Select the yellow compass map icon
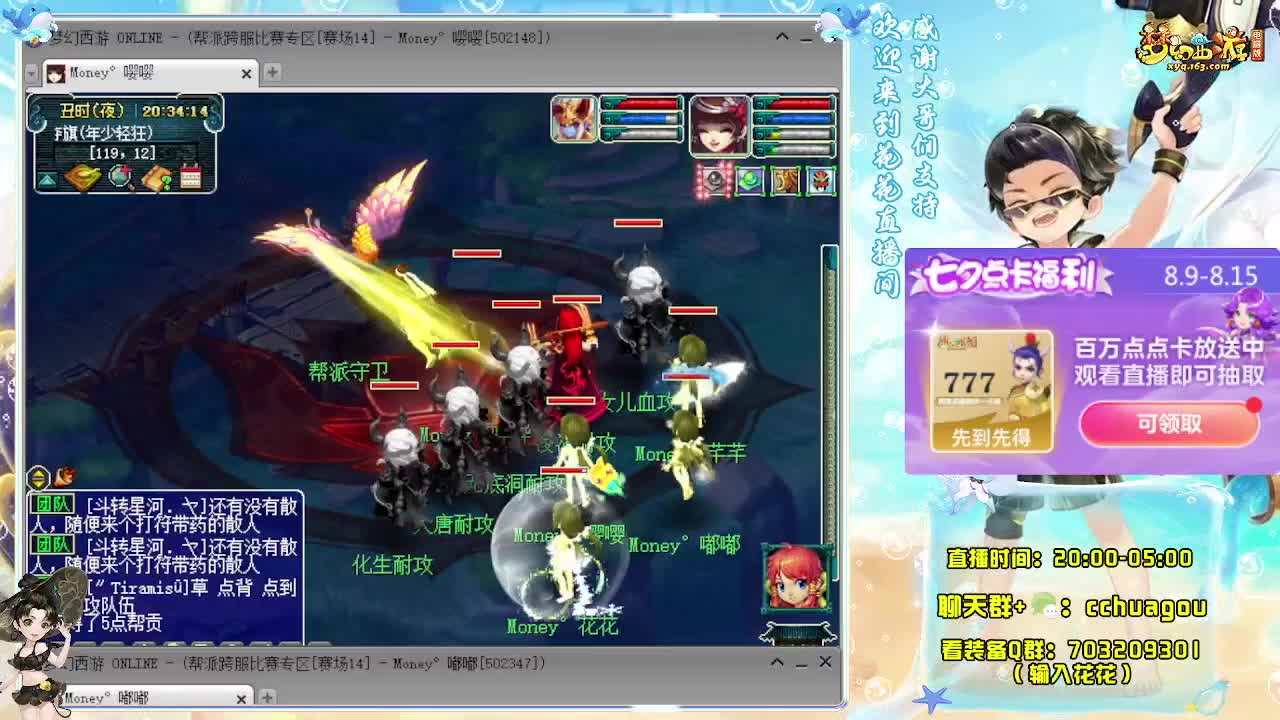The image size is (1280, 720). tap(83, 177)
